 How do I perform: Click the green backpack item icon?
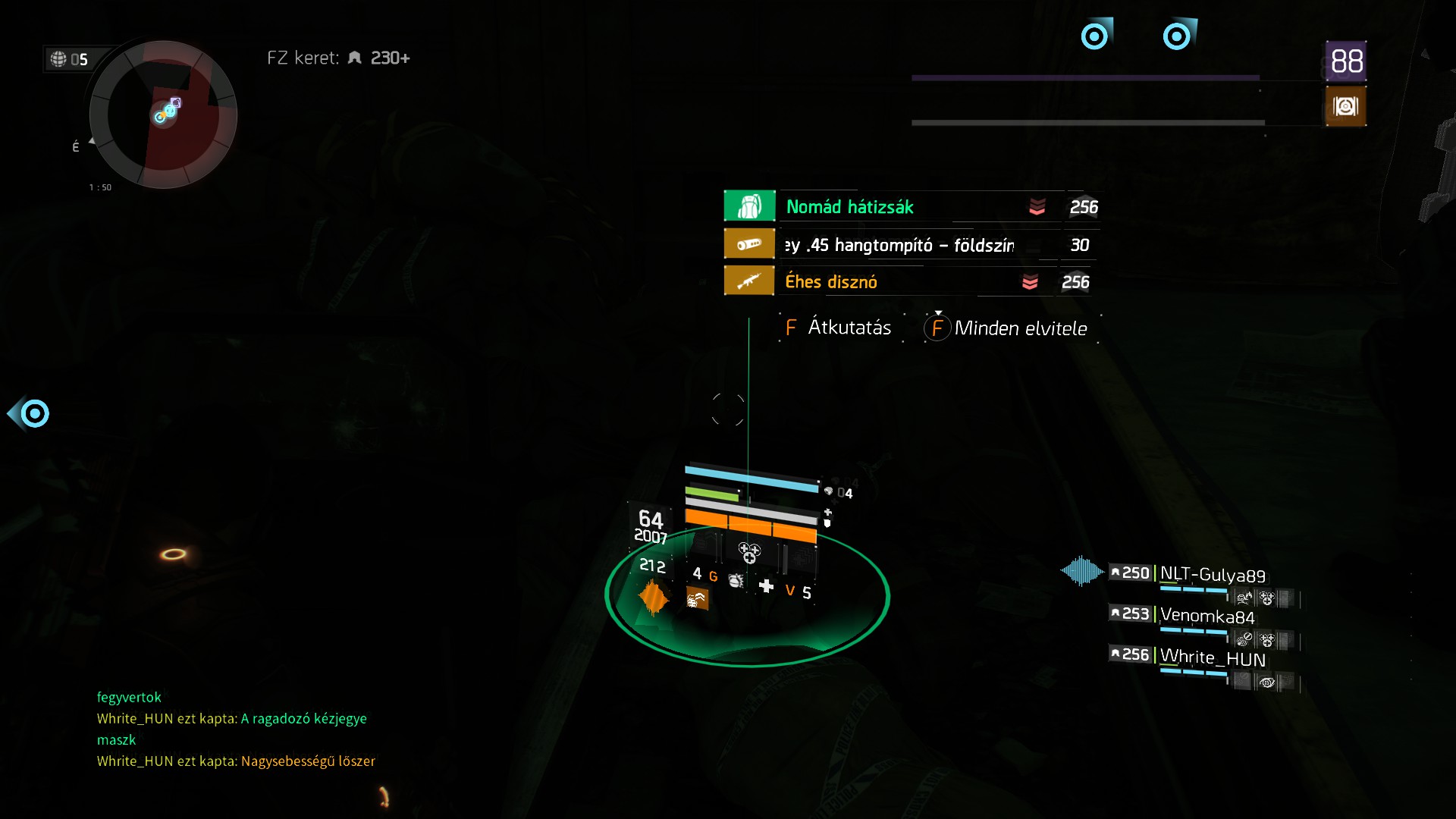coord(749,206)
